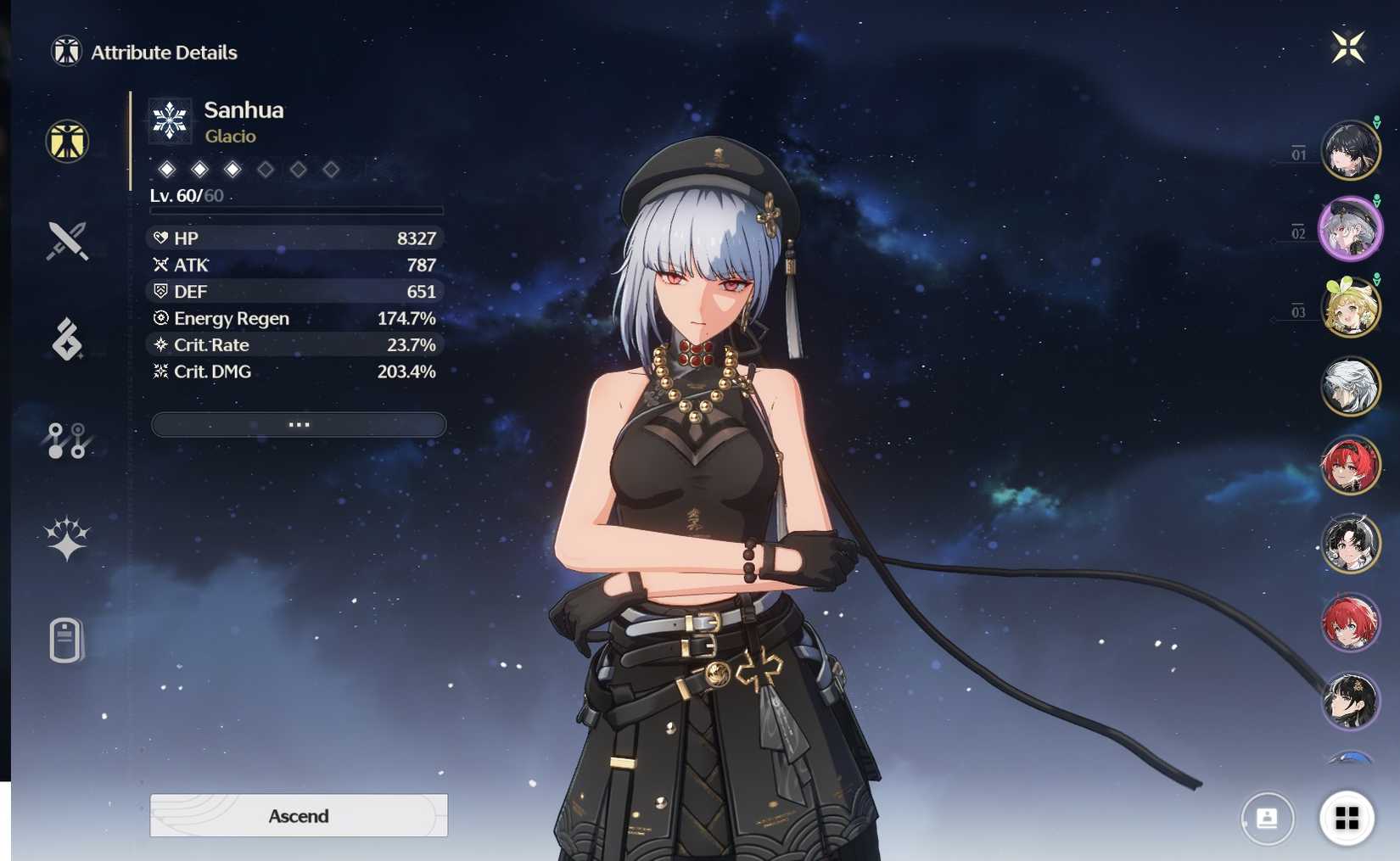This screenshot has height=861, width=1400.
Task: Expand extra stats with the ellipsis button
Action: click(298, 424)
